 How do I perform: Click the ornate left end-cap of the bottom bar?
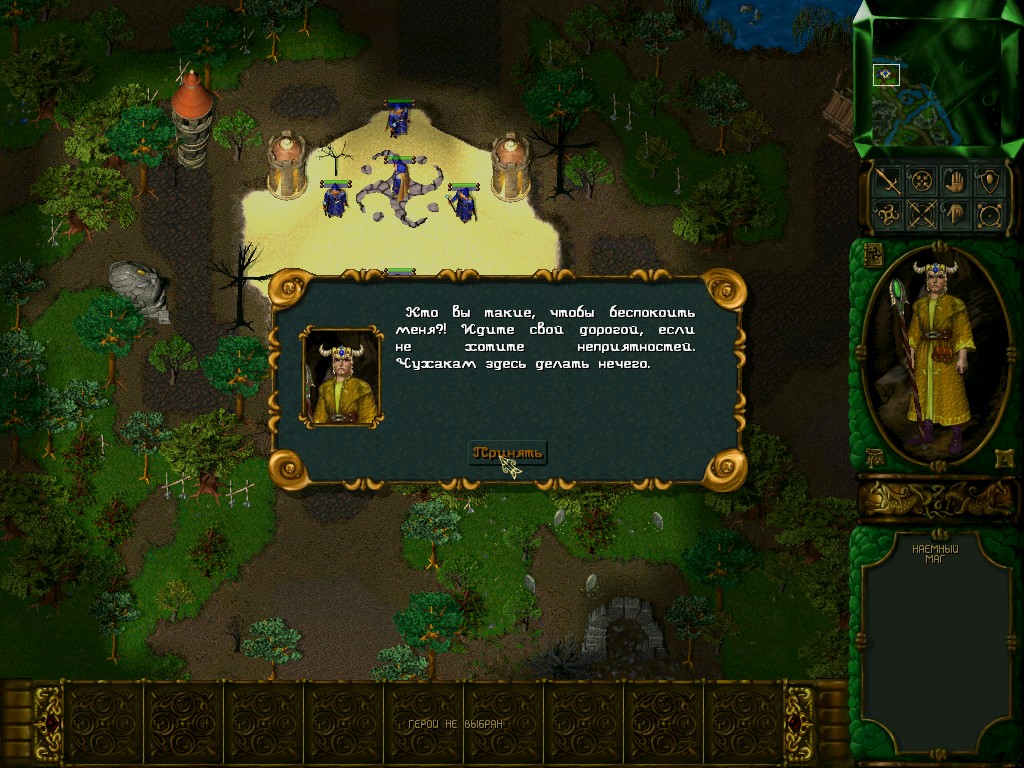coord(47,722)
